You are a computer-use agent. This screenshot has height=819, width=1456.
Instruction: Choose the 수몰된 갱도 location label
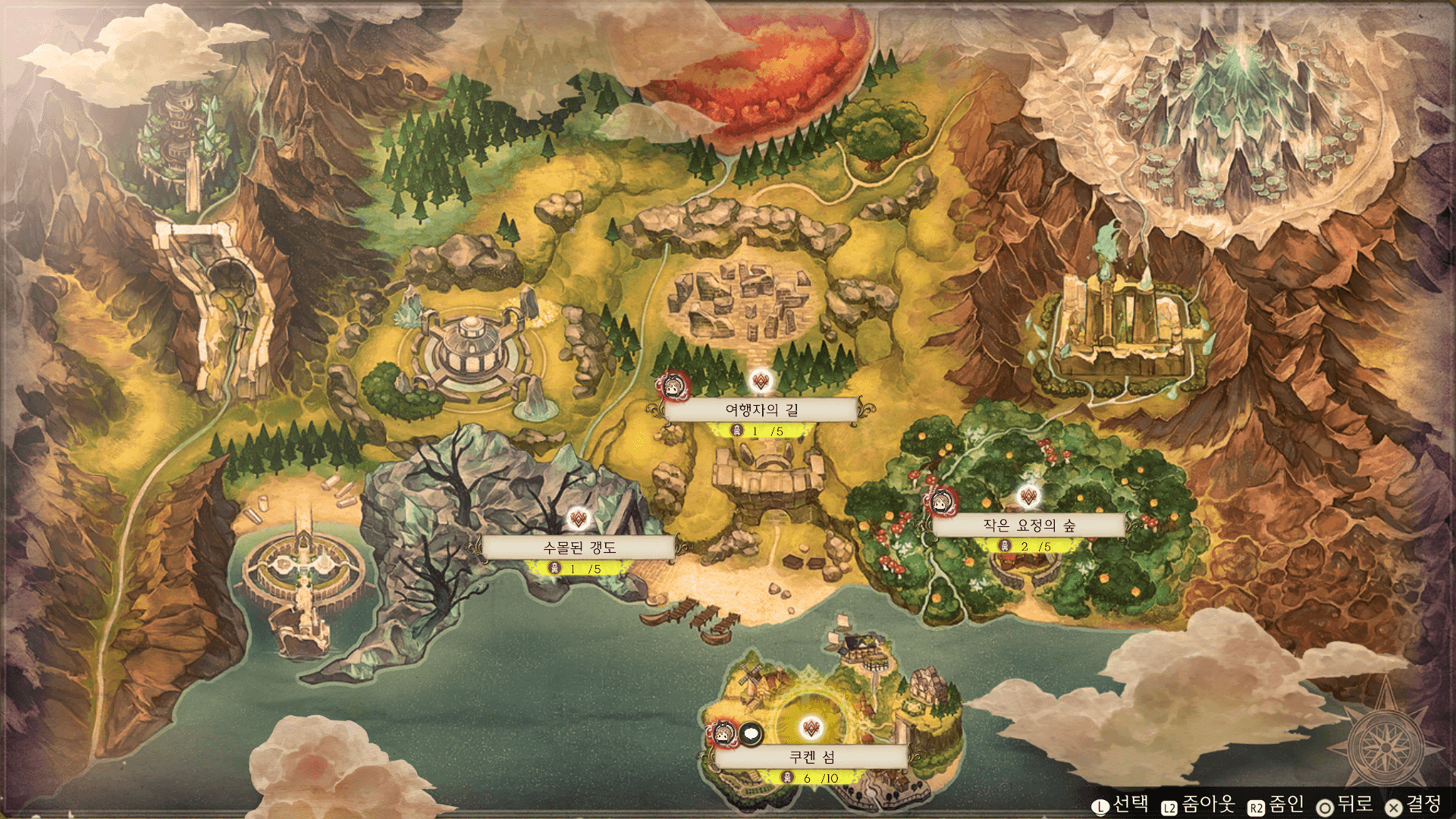(x=579, y=548)
